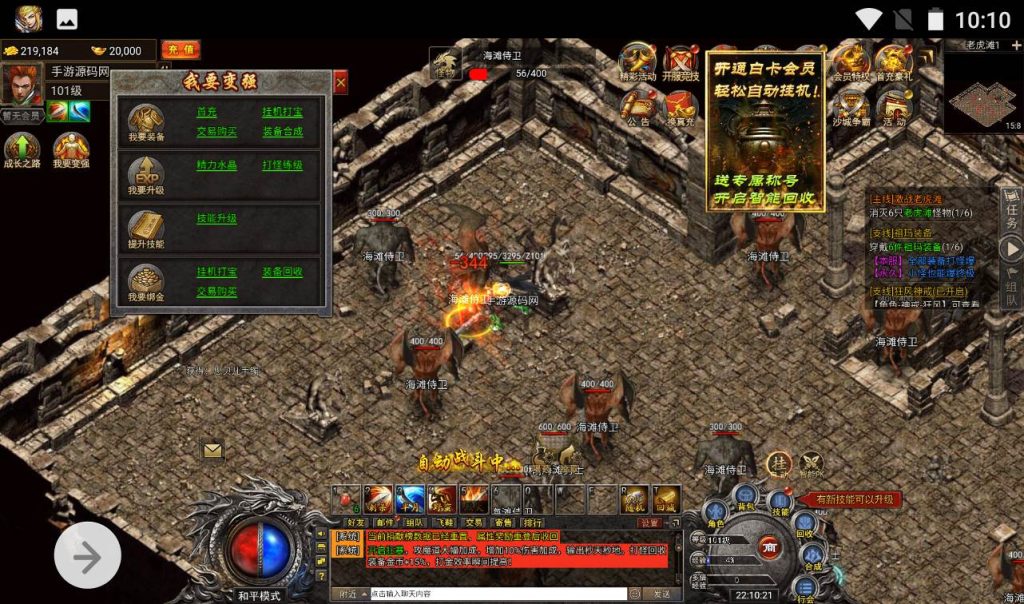Open the 精彩活动 events icon
The image size is (1024, 604).
[x=638, y=62]
